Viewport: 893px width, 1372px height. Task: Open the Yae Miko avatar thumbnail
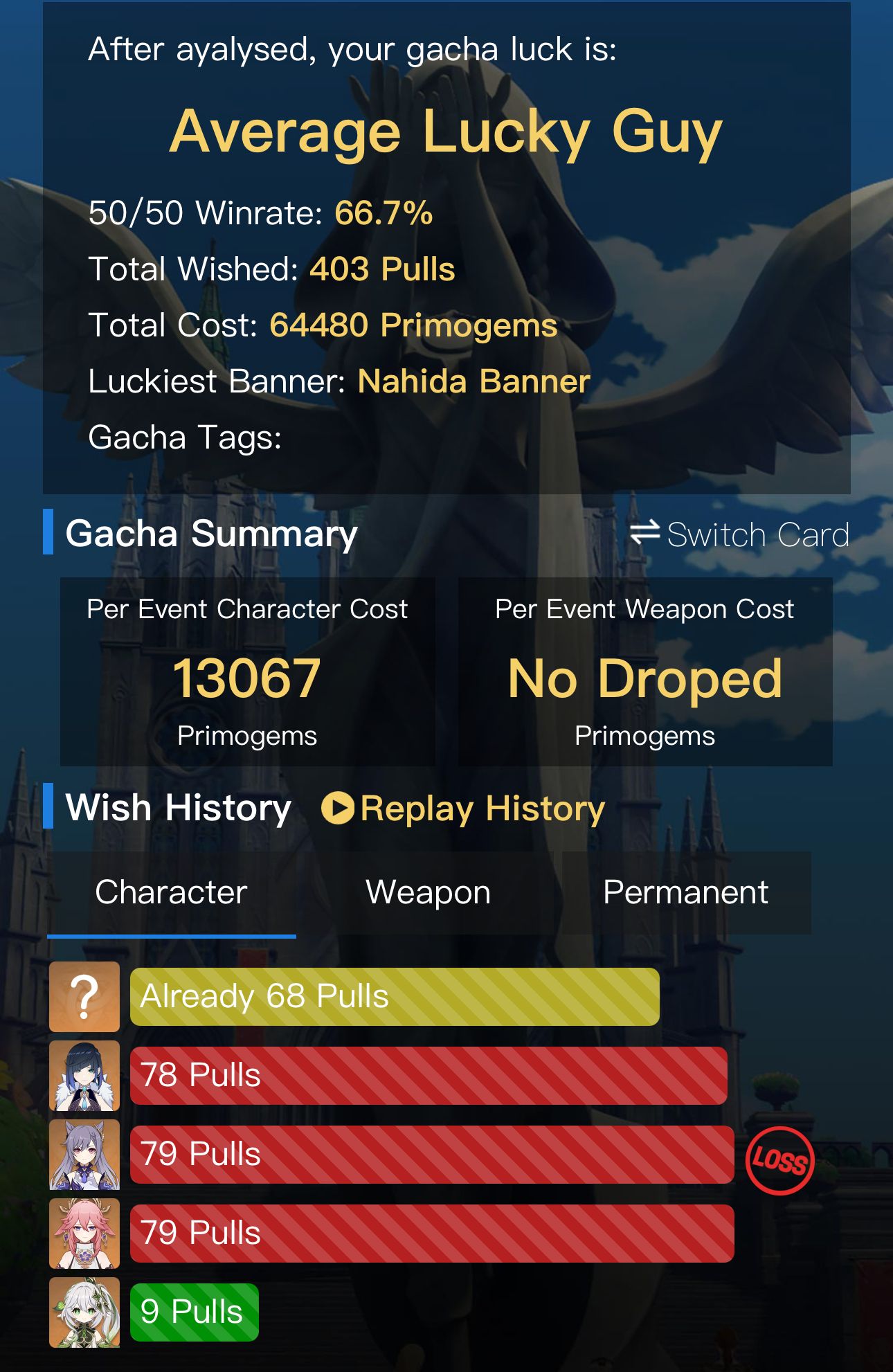pos(84,1231)
